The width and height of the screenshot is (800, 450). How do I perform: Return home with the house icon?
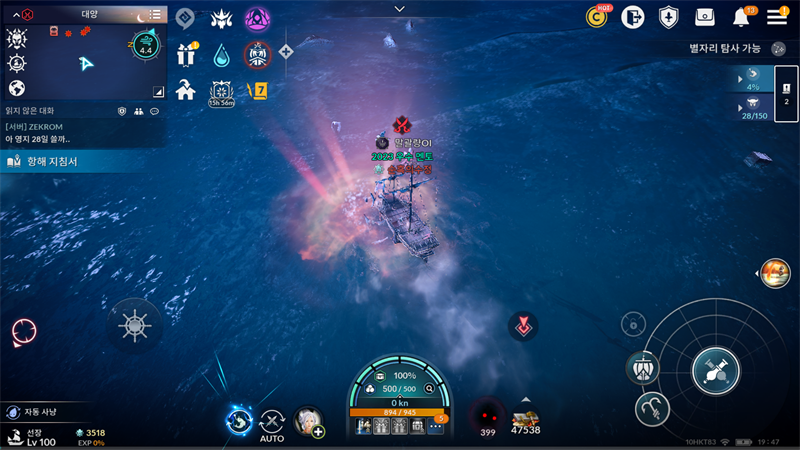pyautogui.click(x=185, y=90)
